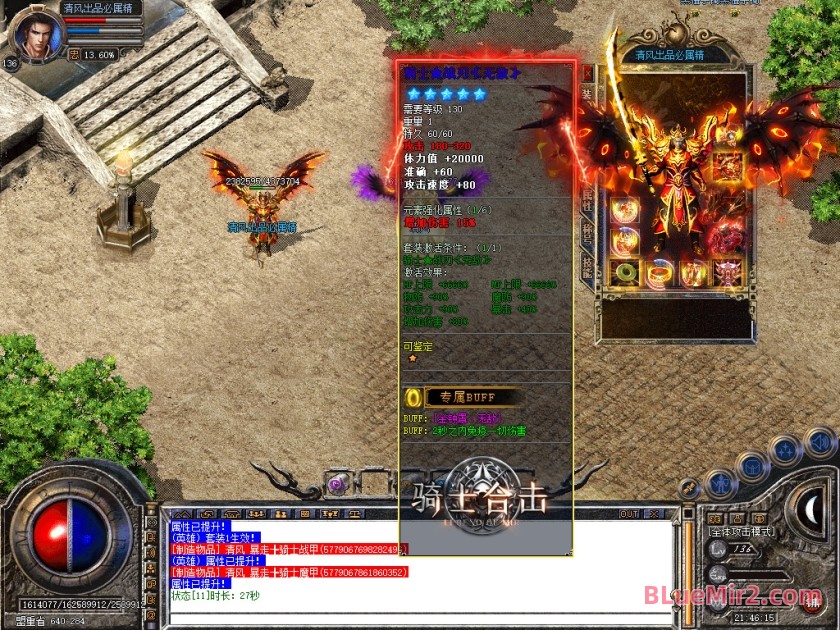Open the skills window with the stars button
The height and width of the screenshot is (630, 840).
(x=787, y=452)
